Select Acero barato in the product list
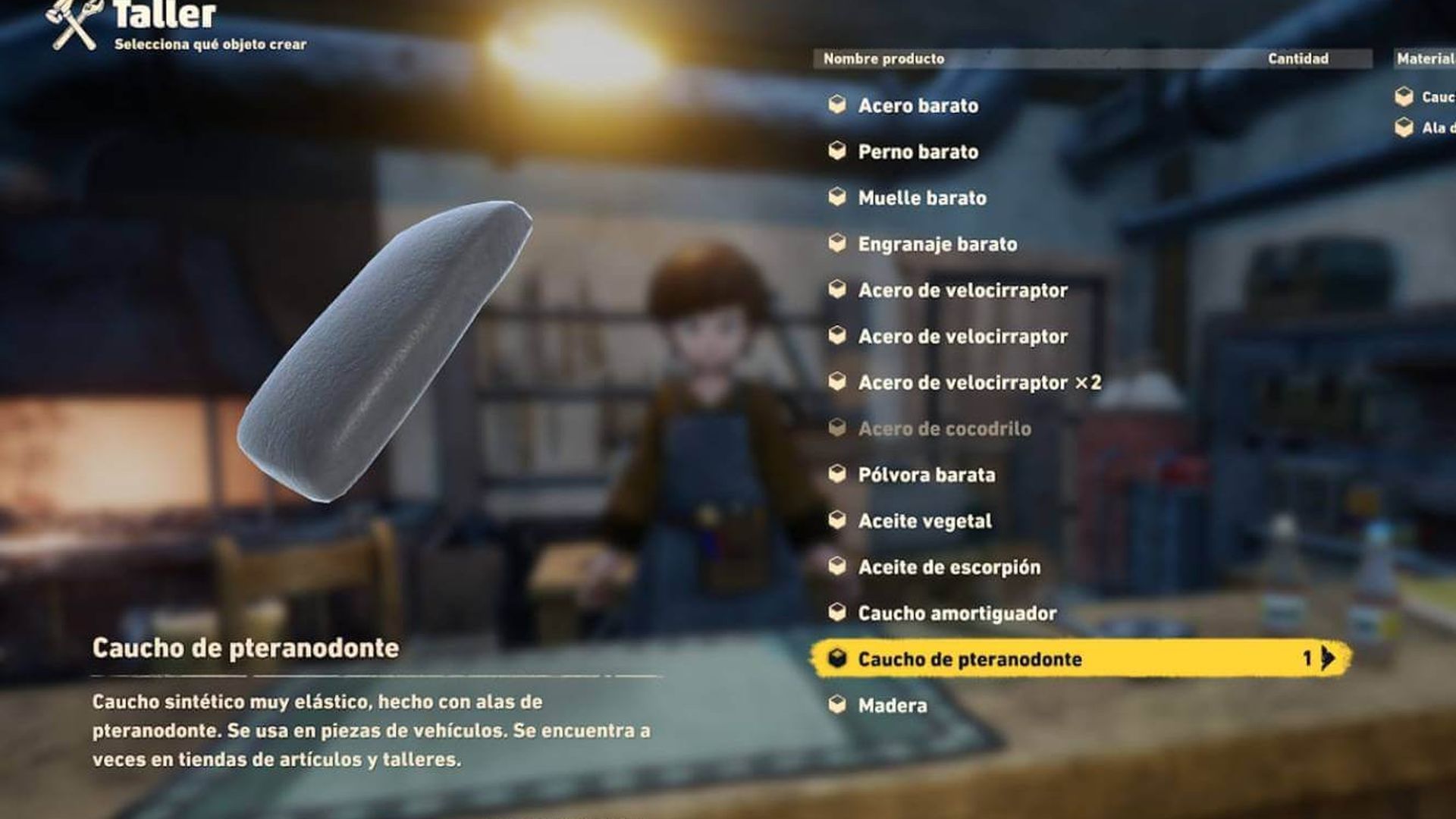Screen dimensions: 1456x819 [918, 105]
